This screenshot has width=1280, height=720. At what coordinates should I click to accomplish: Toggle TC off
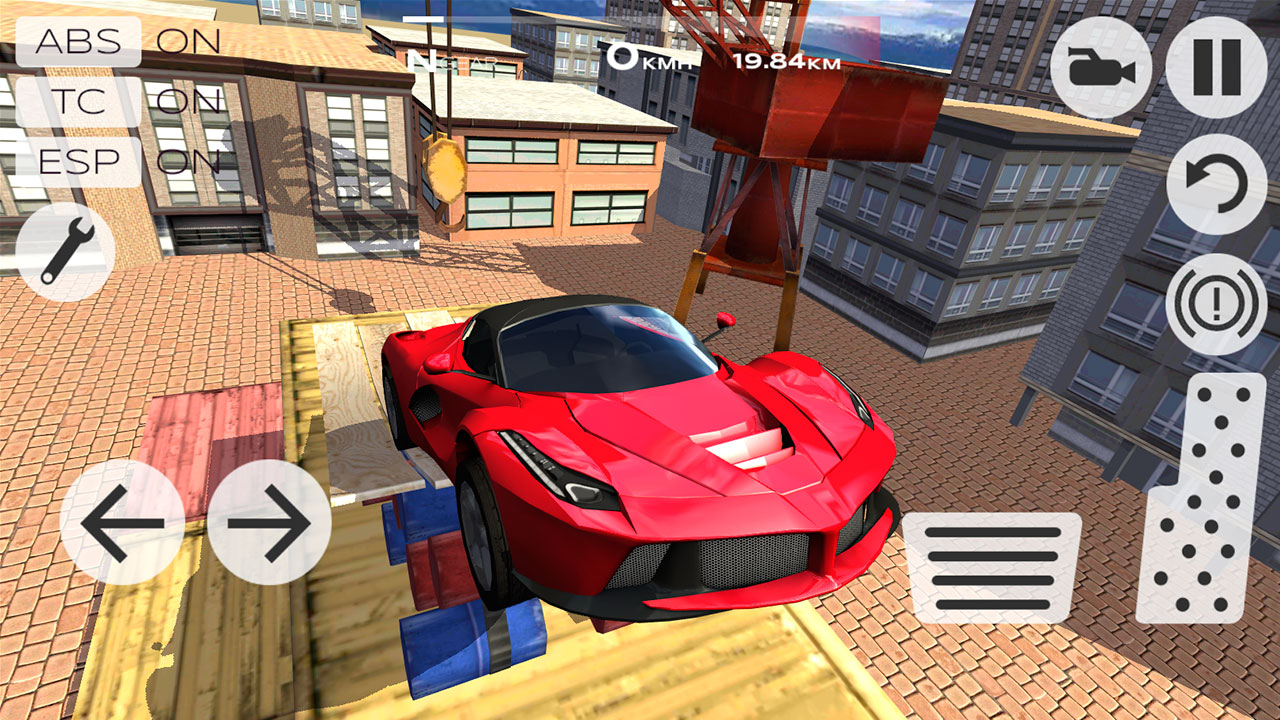[x=77, y=100]
